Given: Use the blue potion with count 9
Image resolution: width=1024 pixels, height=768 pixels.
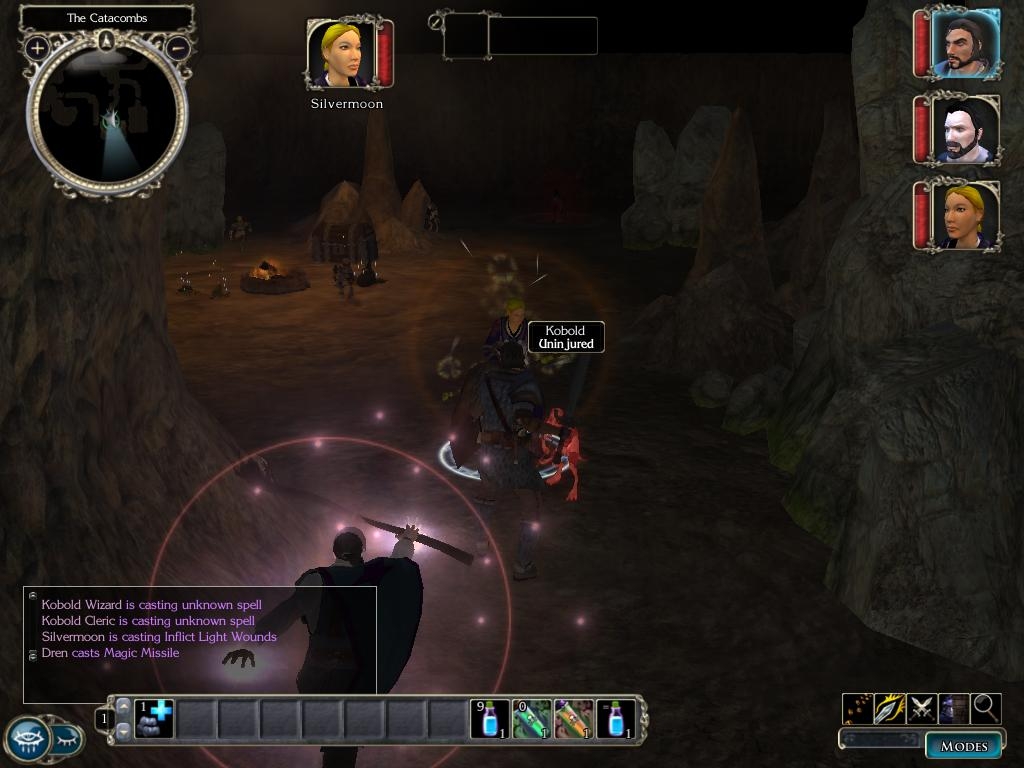Looking at the screenshot, I should [x=490, y=719].
